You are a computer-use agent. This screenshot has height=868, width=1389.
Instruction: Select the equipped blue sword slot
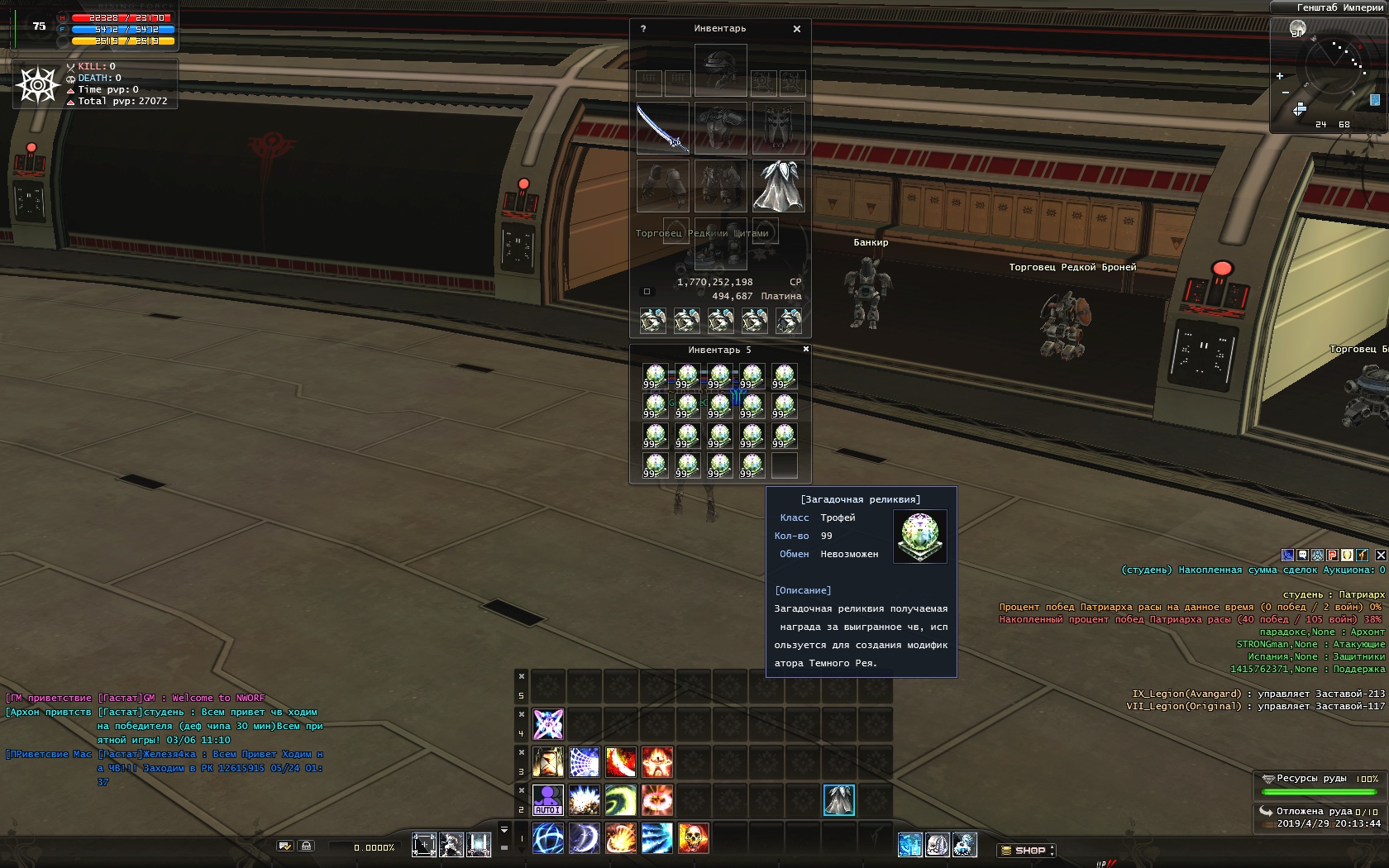(662, 128)
